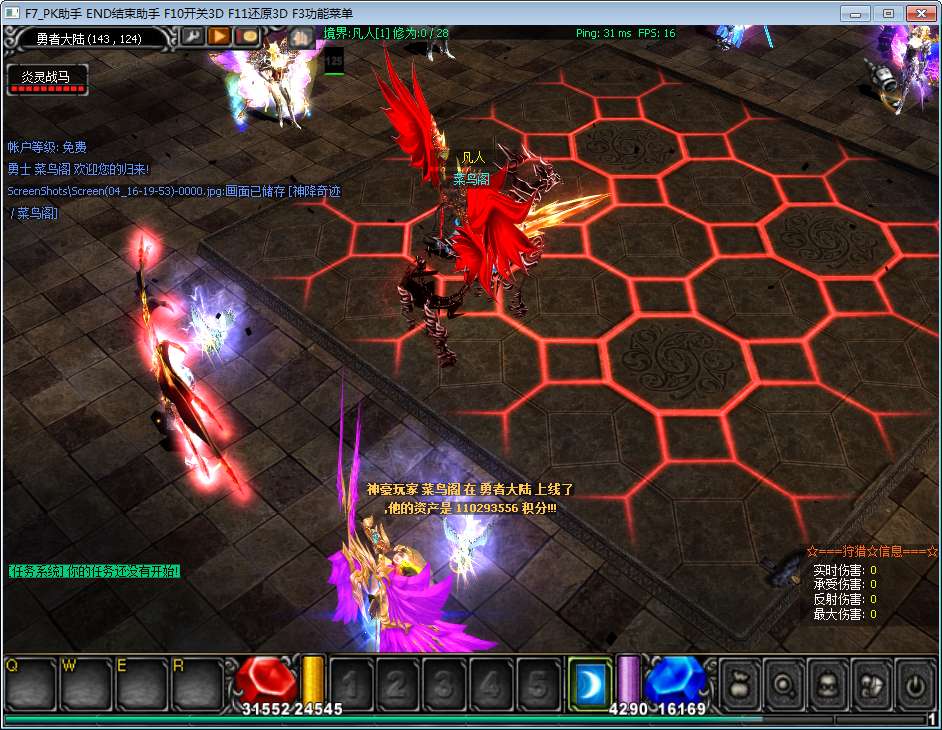This screenshot has width=942, height=730.
Task: Select hotbar slot number 5
Action: (x=535, y=685)
